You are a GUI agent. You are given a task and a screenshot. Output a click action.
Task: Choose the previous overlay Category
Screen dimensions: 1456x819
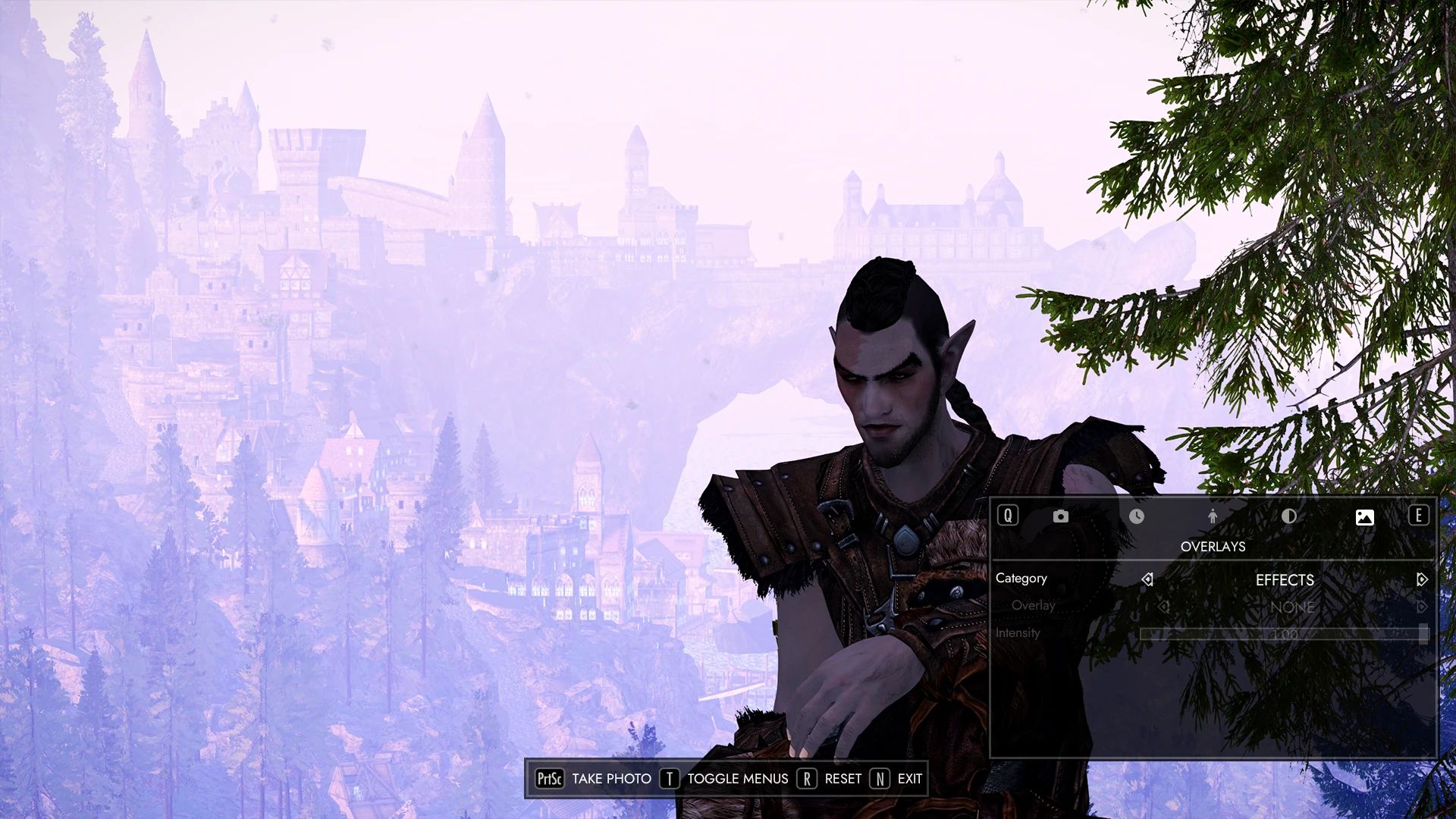pos(1147,579)
